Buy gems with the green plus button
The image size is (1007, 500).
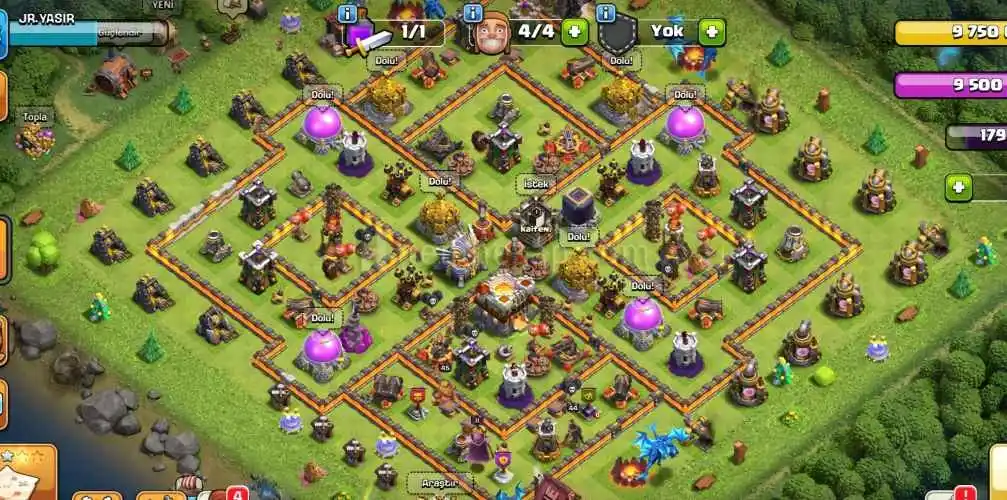point(958,187)
